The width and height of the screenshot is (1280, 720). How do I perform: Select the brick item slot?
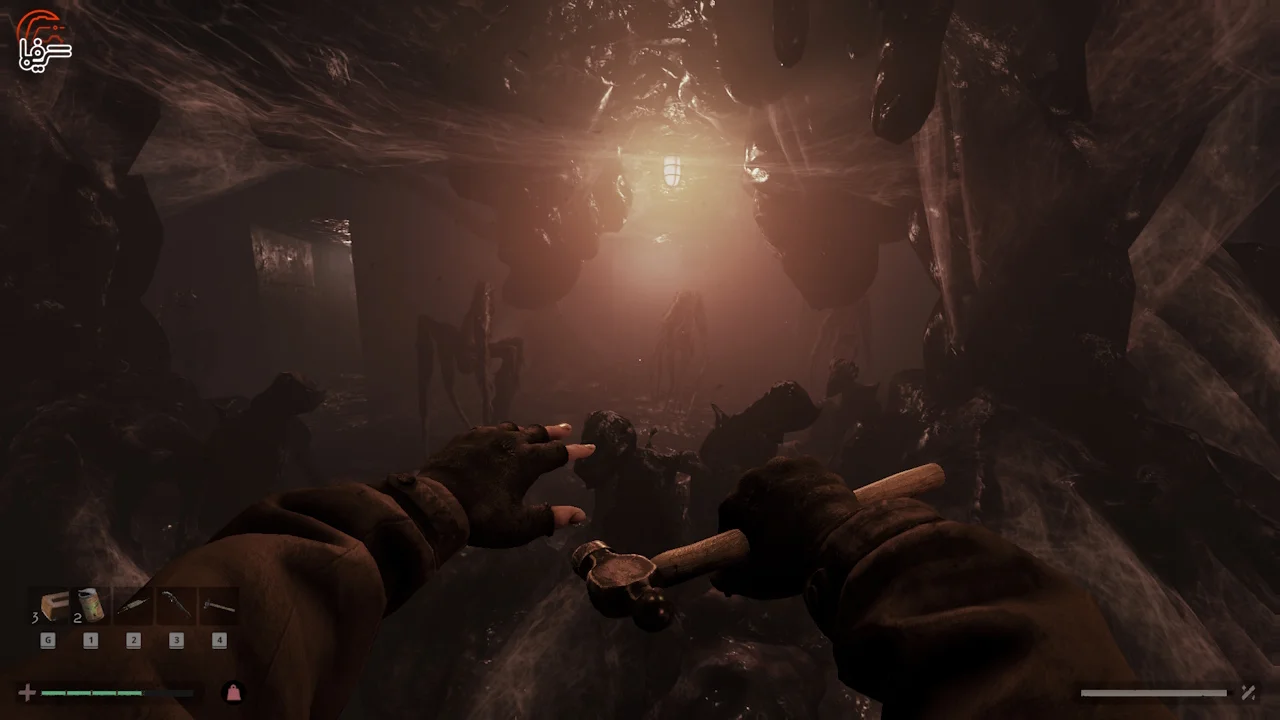pyautogui.click(x=49, y=606)
